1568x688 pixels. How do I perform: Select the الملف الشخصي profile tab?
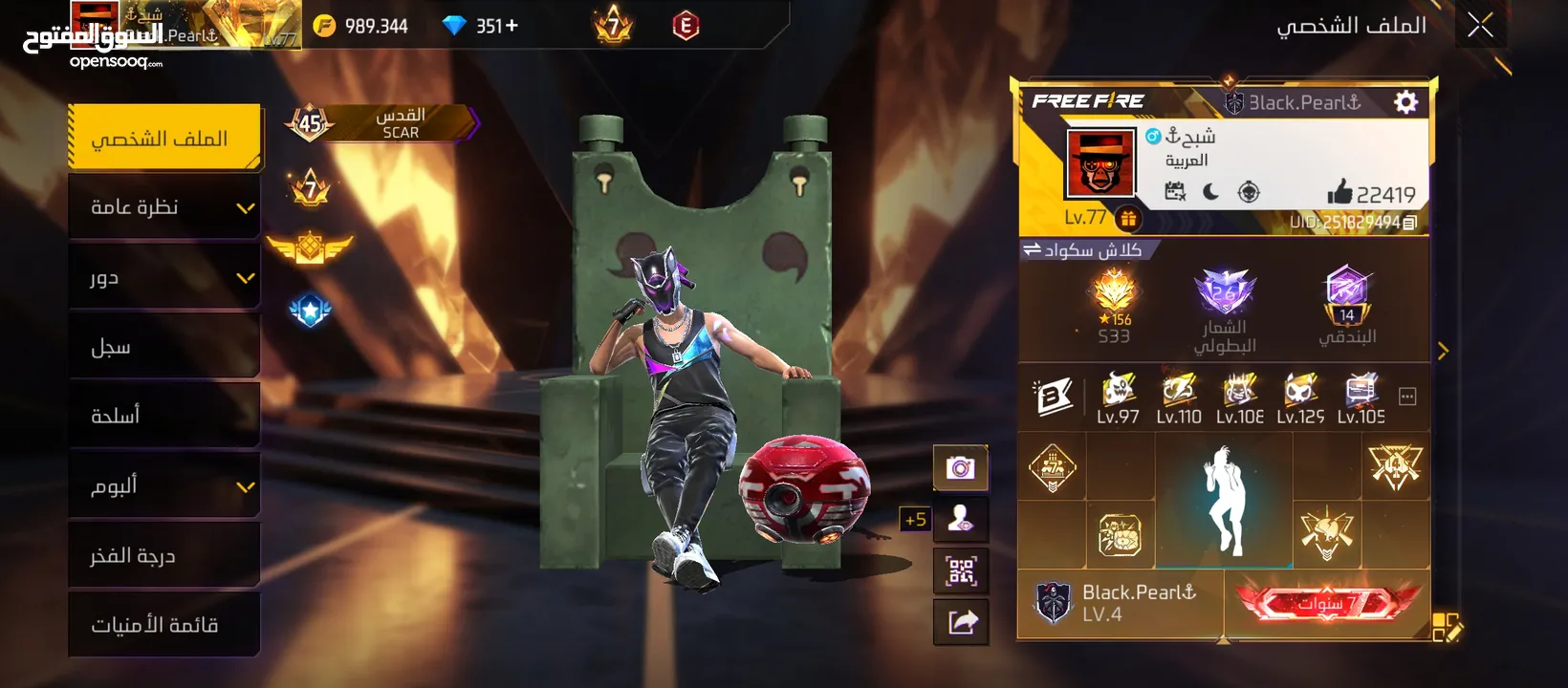pyautogui.click(x=163, y=139)
